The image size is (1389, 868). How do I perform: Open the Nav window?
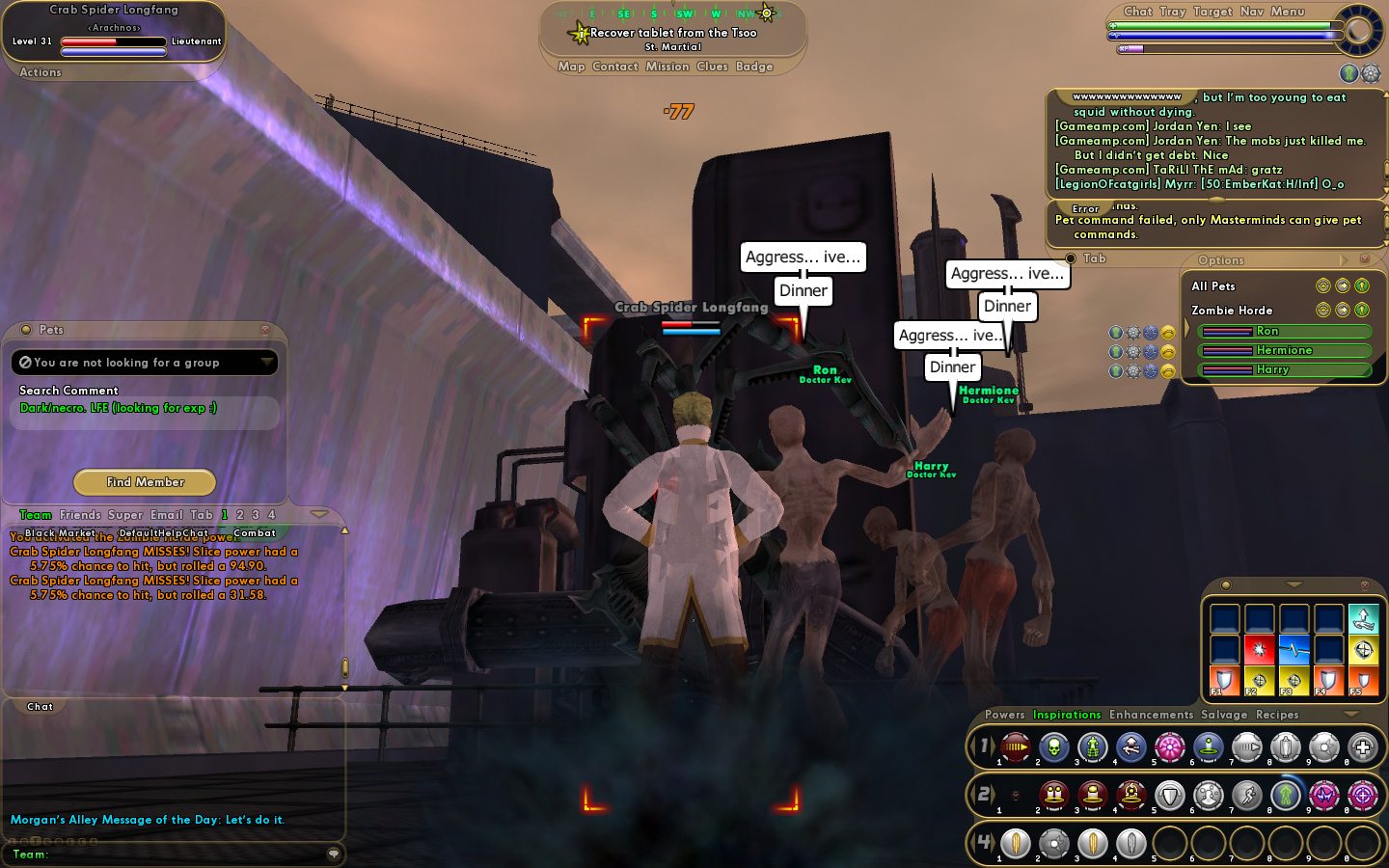click(1252, 12)
